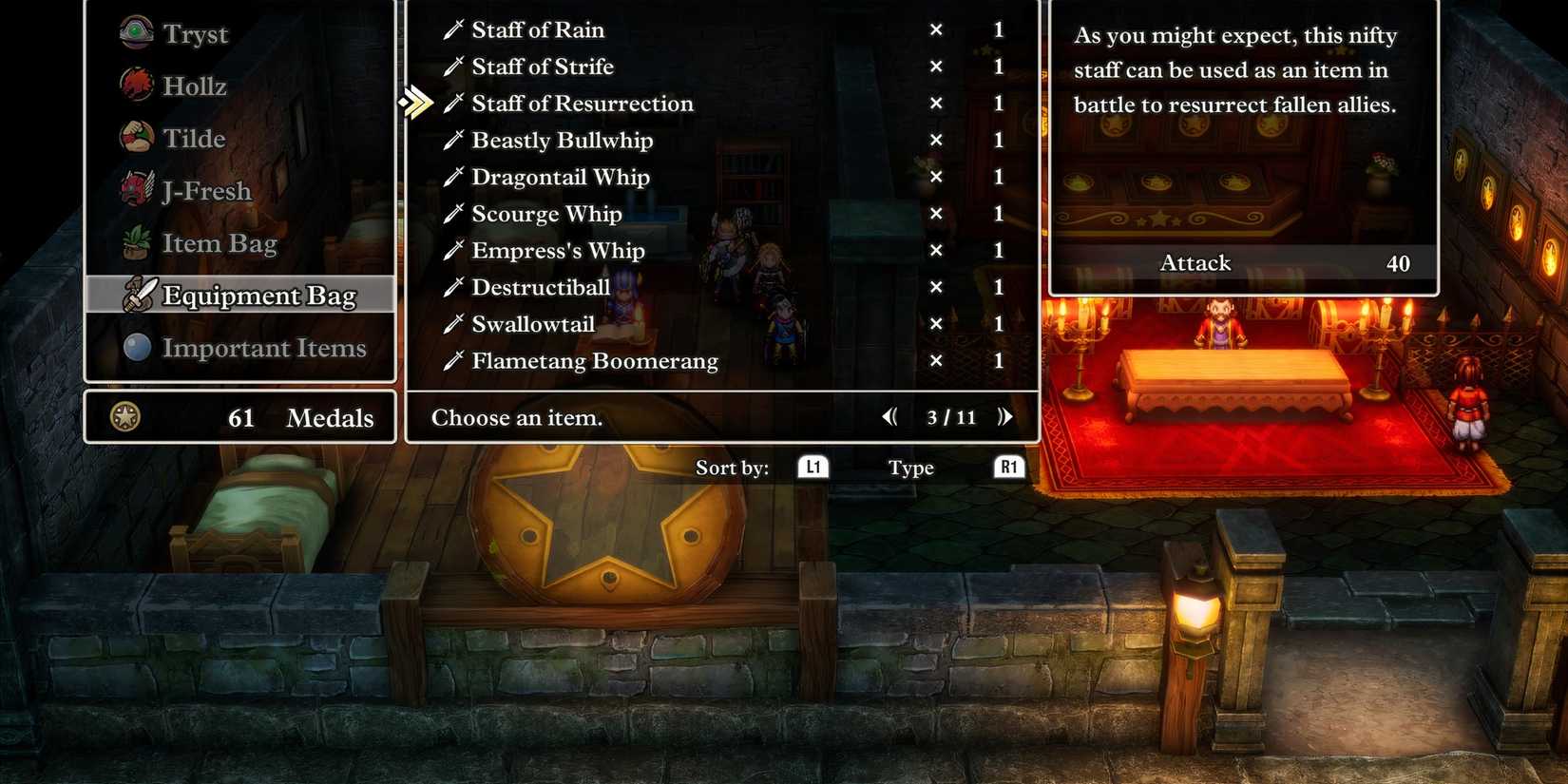Select the Equipment Bag sword icon
1568x784 pixels.
tap(140, 295)
